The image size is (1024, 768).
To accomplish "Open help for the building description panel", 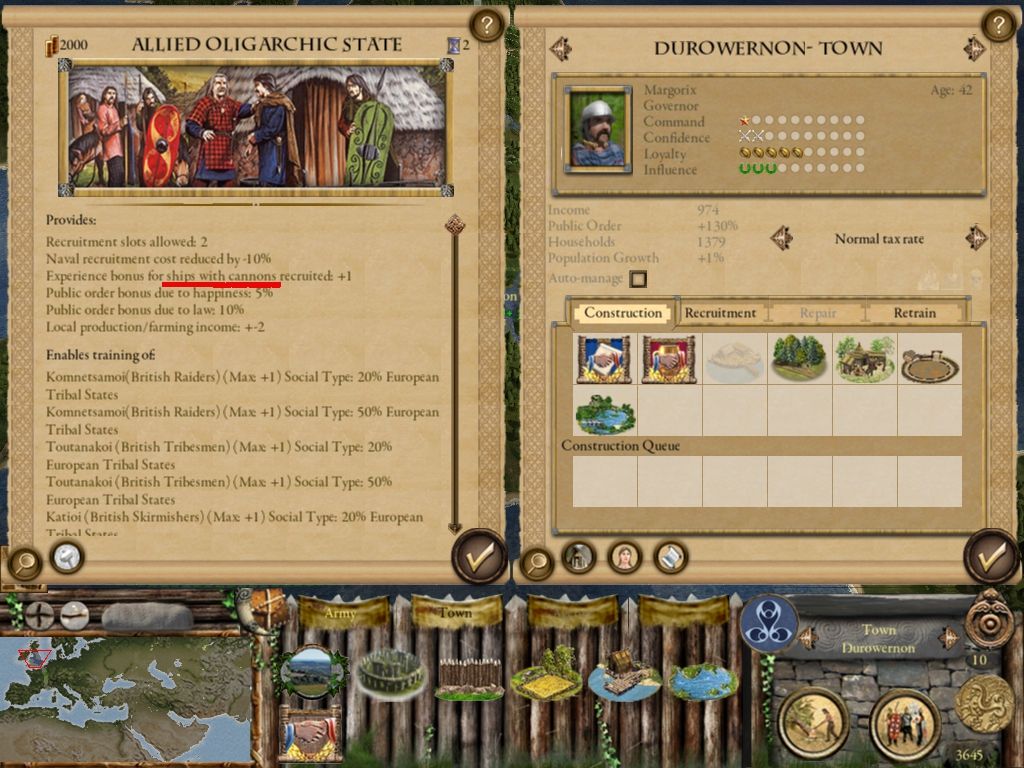I will coord(486,25).
